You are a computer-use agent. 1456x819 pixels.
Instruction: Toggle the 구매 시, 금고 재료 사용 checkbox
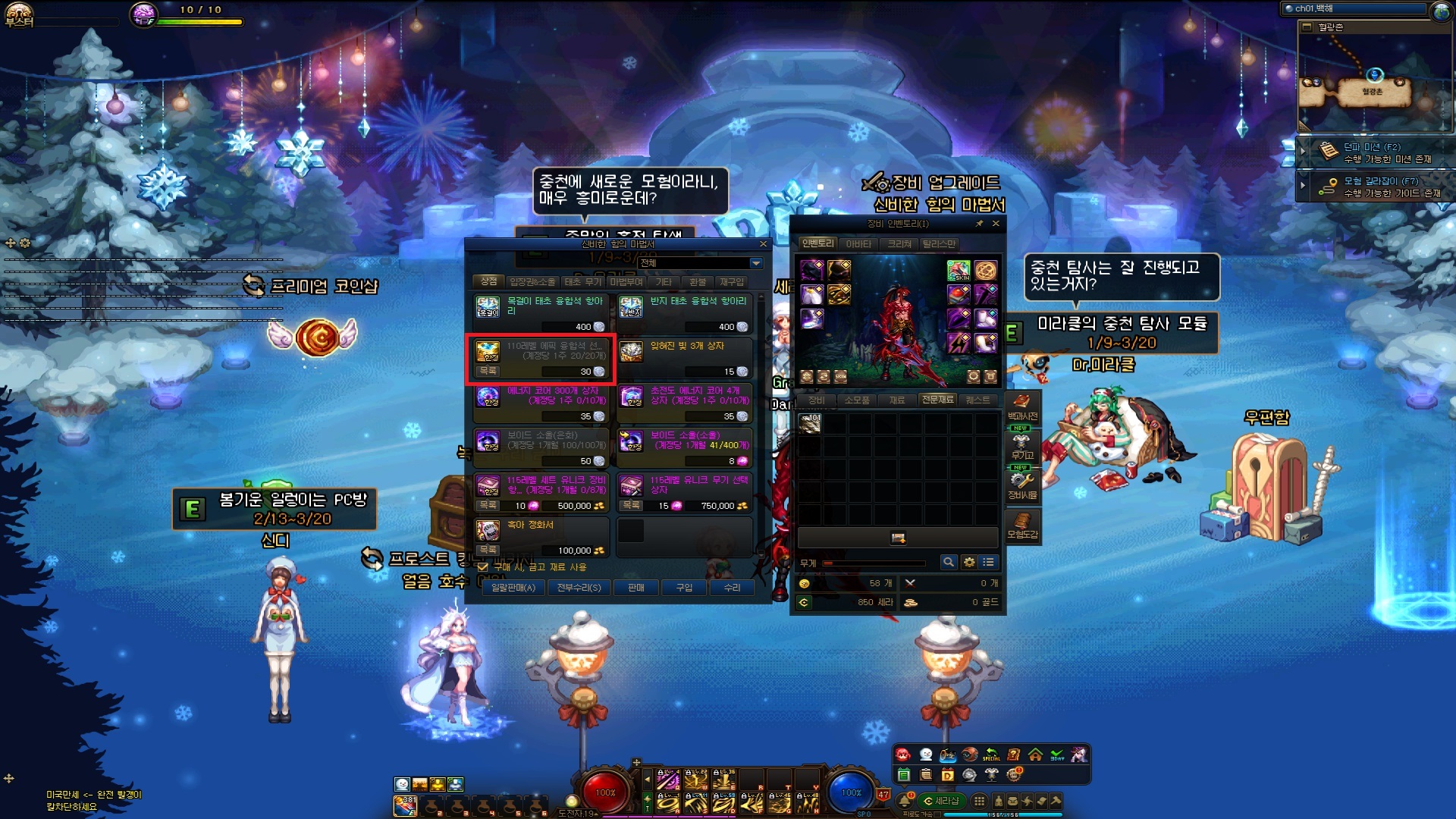(483, 567)
